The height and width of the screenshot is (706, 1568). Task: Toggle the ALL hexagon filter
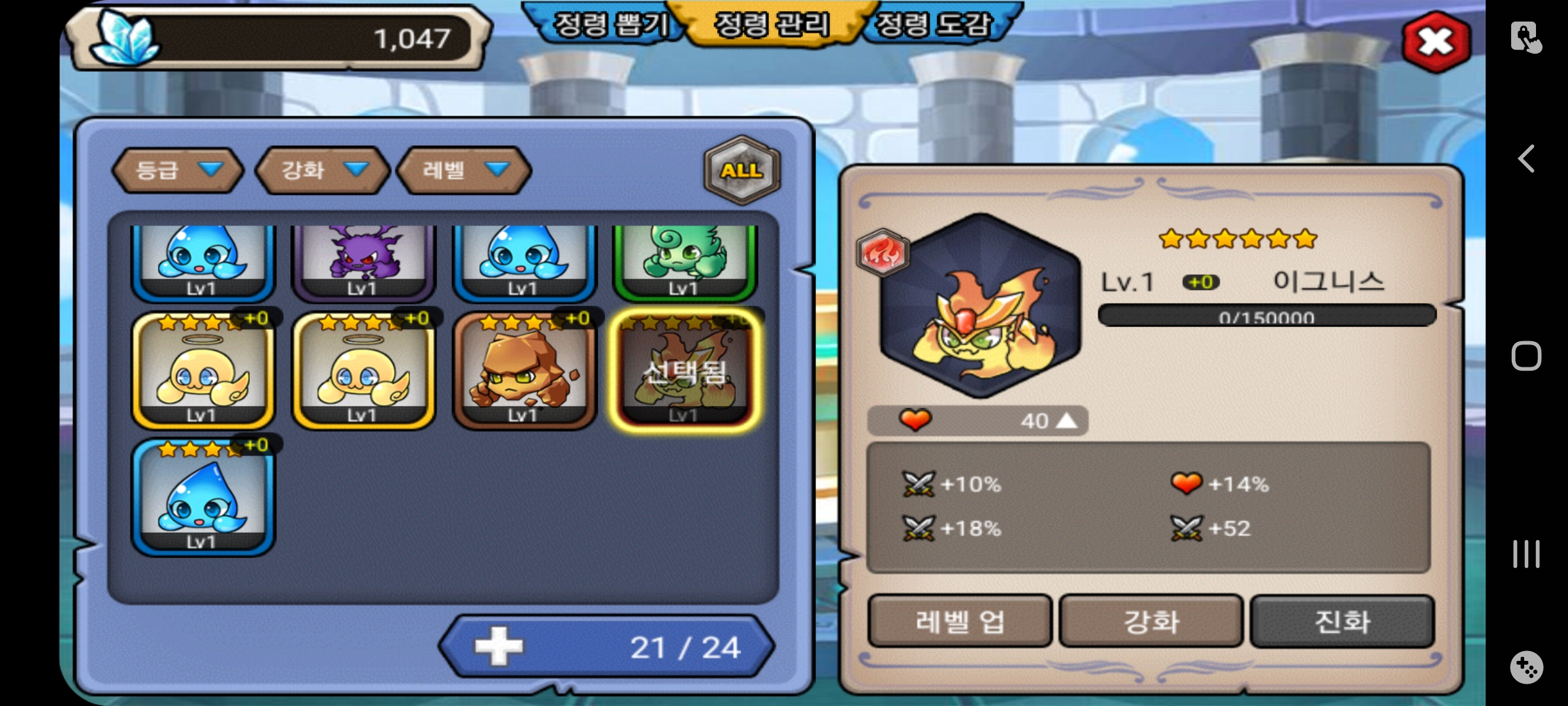click(x=742, y=171)
